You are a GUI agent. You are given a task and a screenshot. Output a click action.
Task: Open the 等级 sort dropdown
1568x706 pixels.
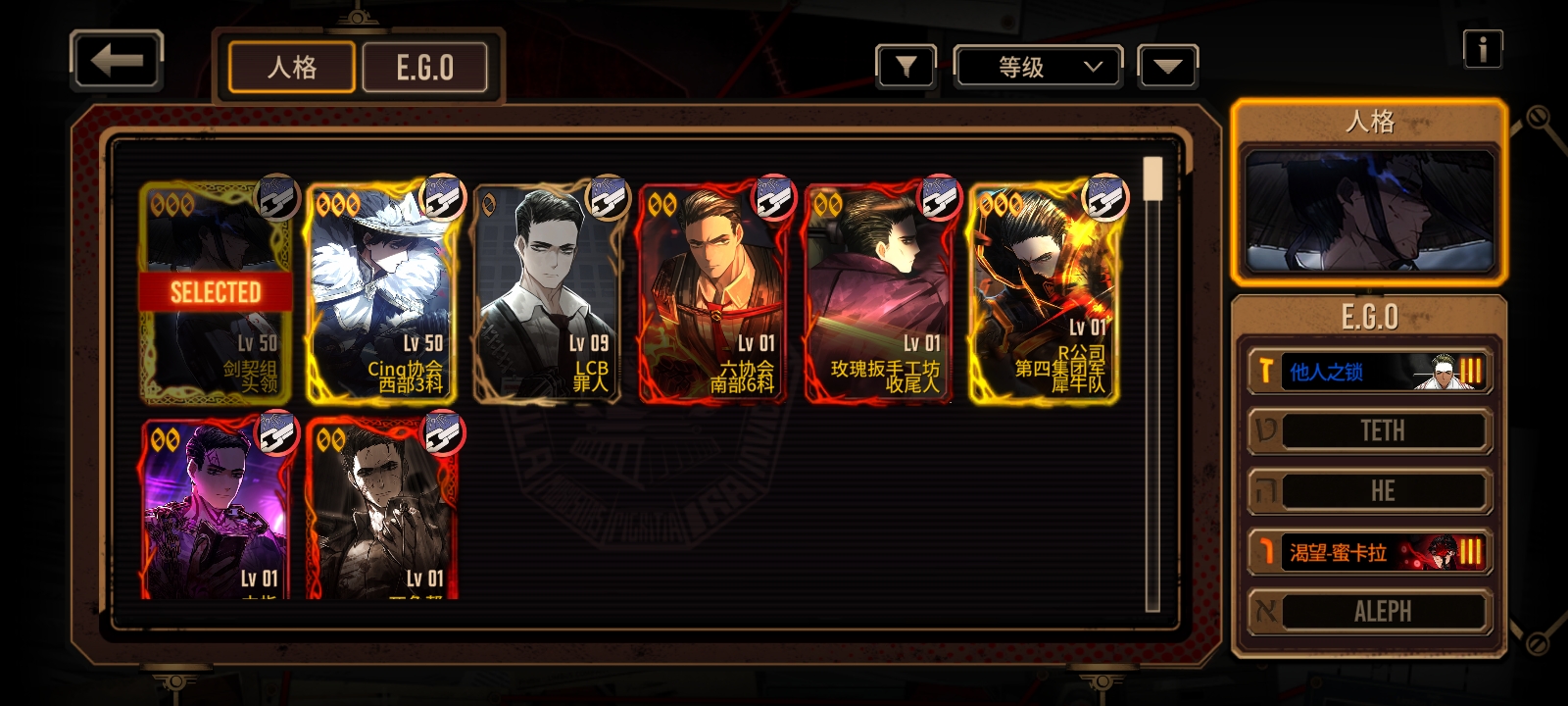coord(1038,67)
